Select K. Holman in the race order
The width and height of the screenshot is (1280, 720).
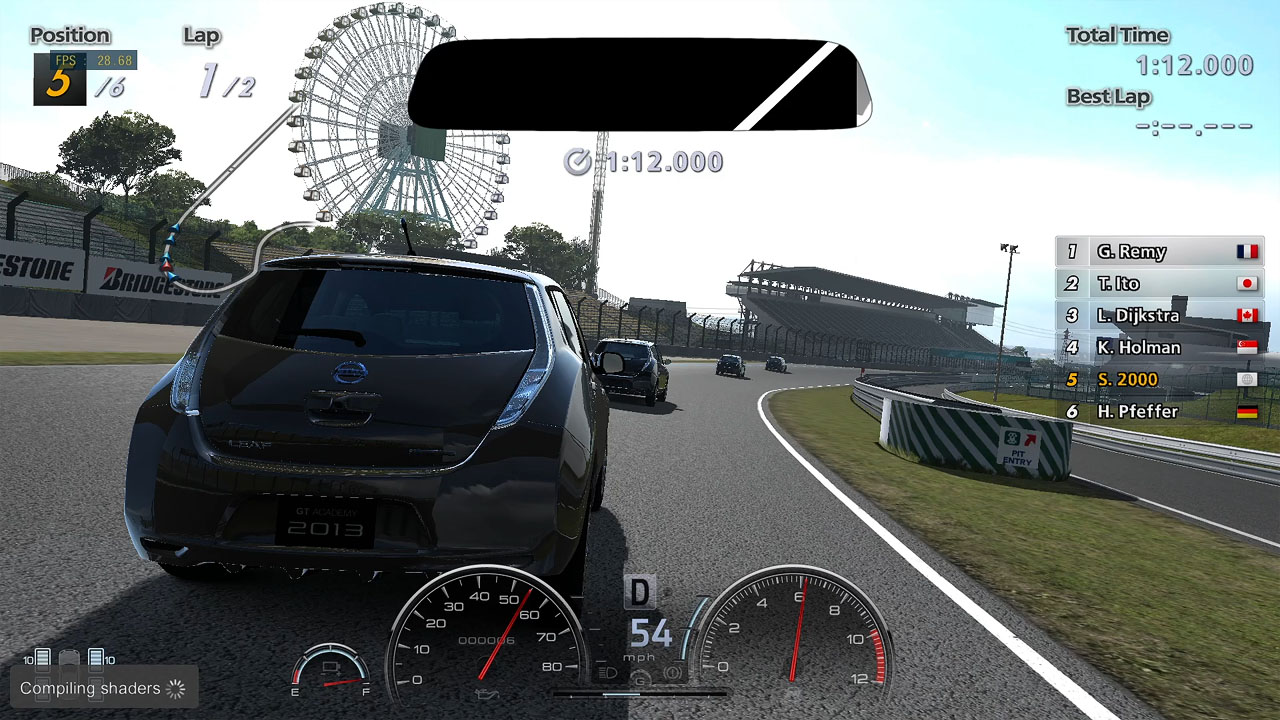click(1159, 348)
